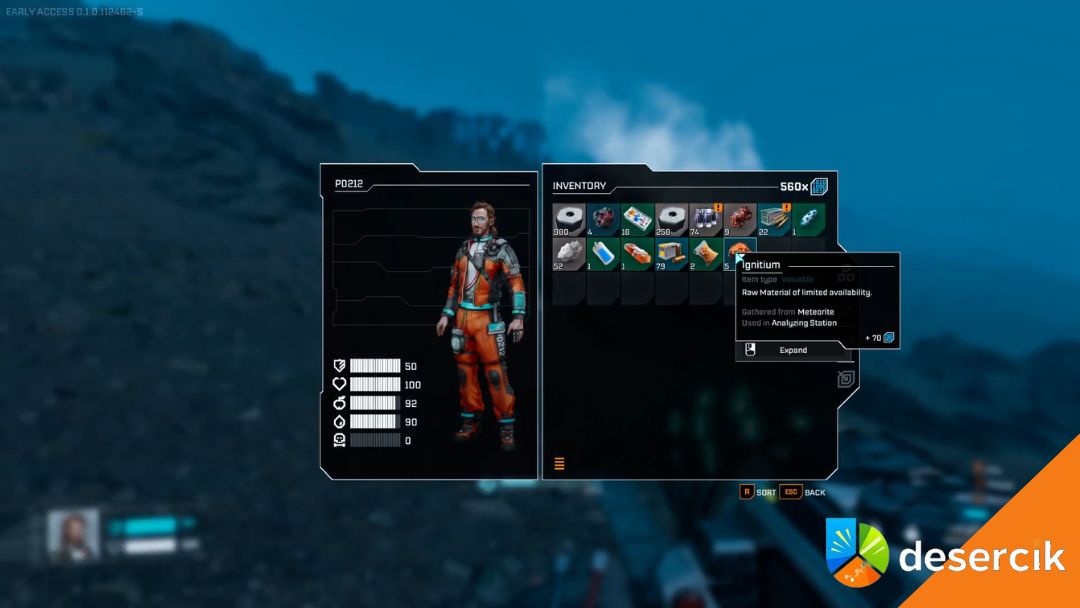Pick the orange-red bar item
The image size is (1080, 608).
[x=637, y=254]
